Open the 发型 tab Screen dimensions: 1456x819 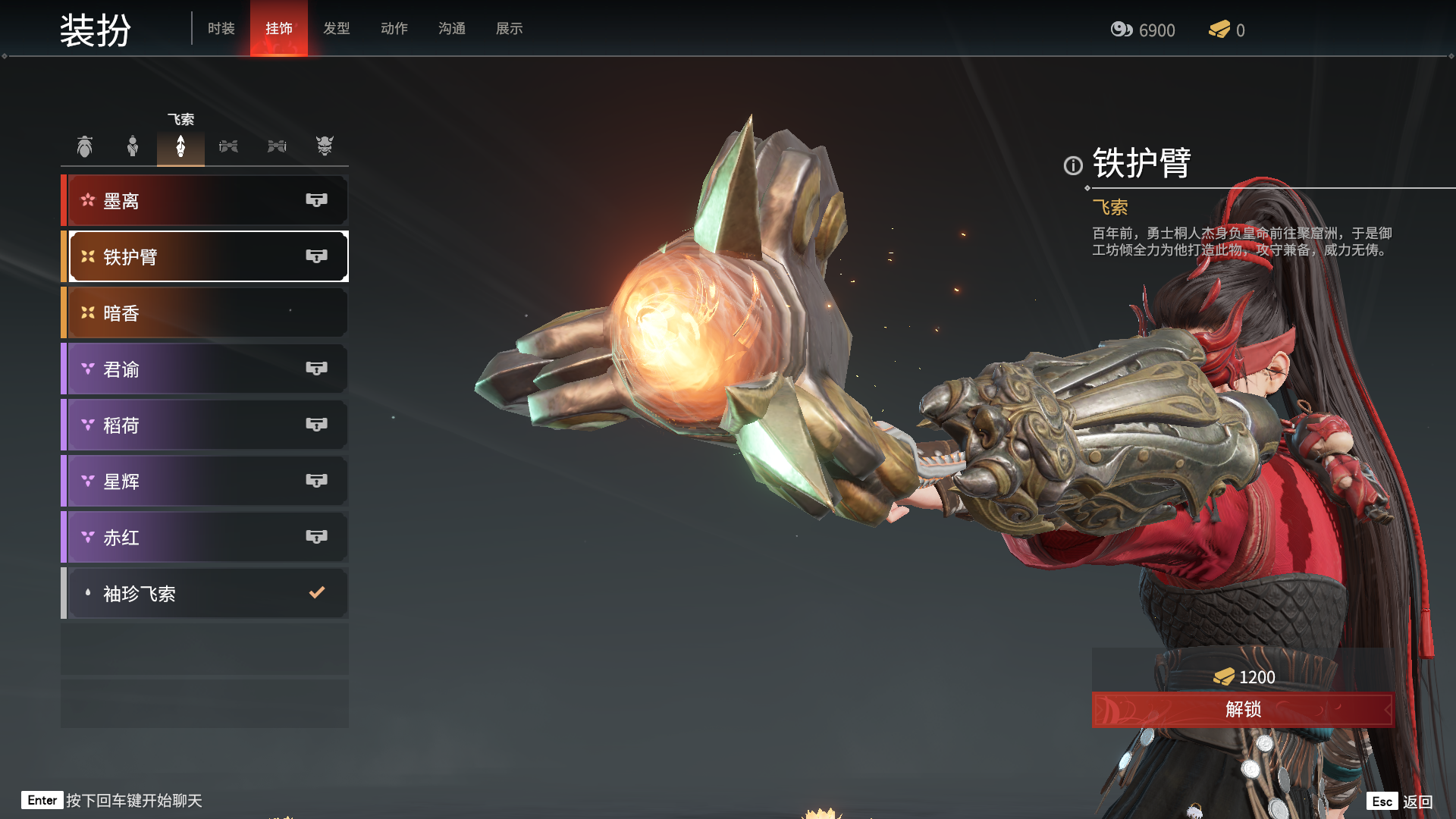click(336, 29)
